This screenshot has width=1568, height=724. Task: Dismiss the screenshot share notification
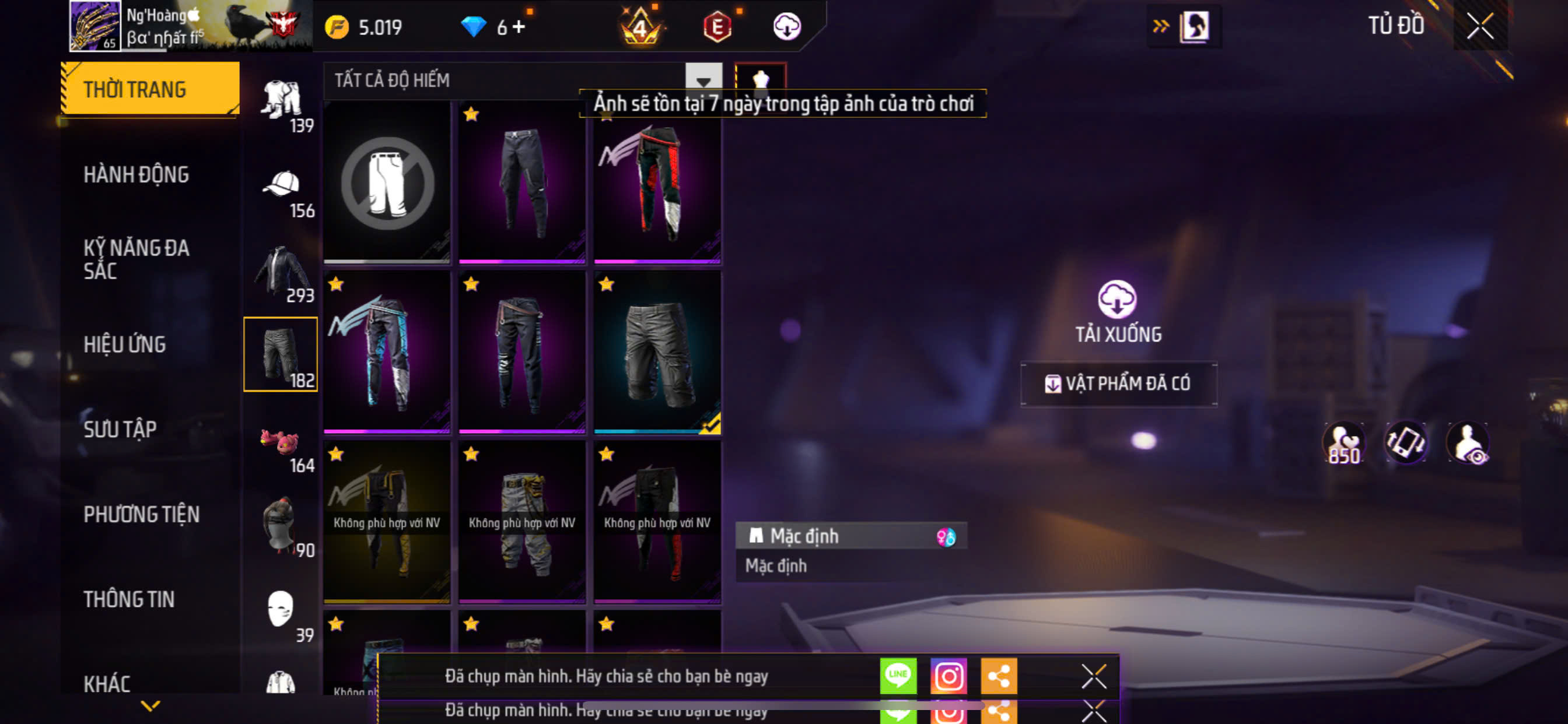click(x=1093, y=676)
